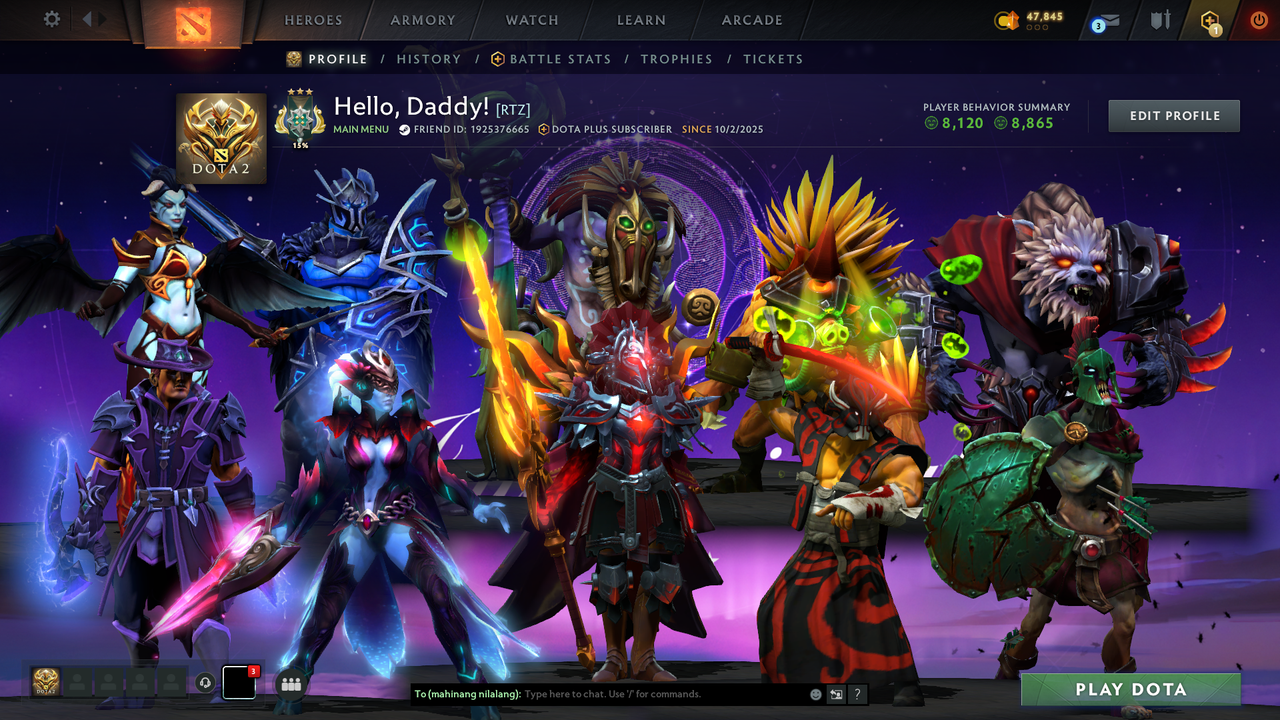Open the HEROES menu
The height and width of the screenshot is (720, 1280).
(313, 19)
